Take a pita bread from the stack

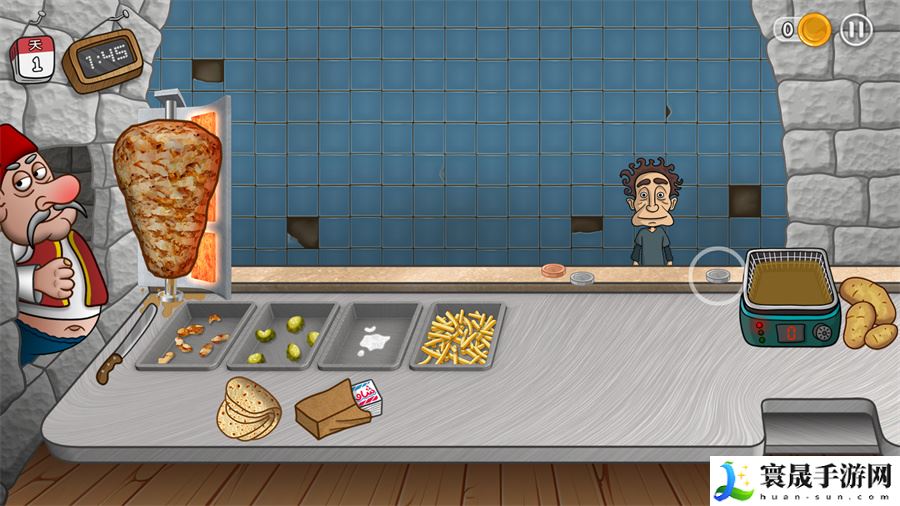(x=250, y=408)
